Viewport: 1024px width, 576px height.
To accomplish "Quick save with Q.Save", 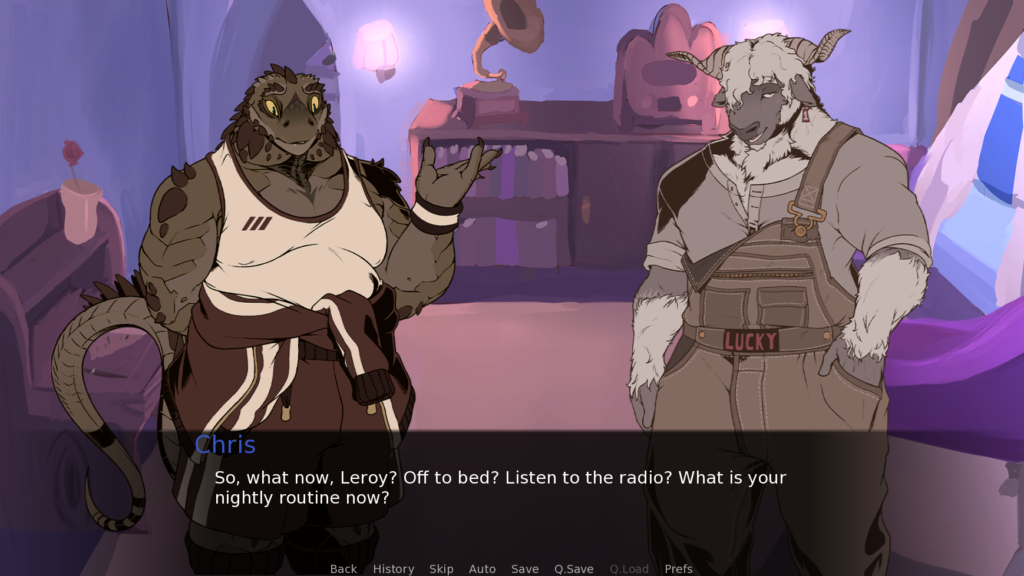I will (574, 568).
